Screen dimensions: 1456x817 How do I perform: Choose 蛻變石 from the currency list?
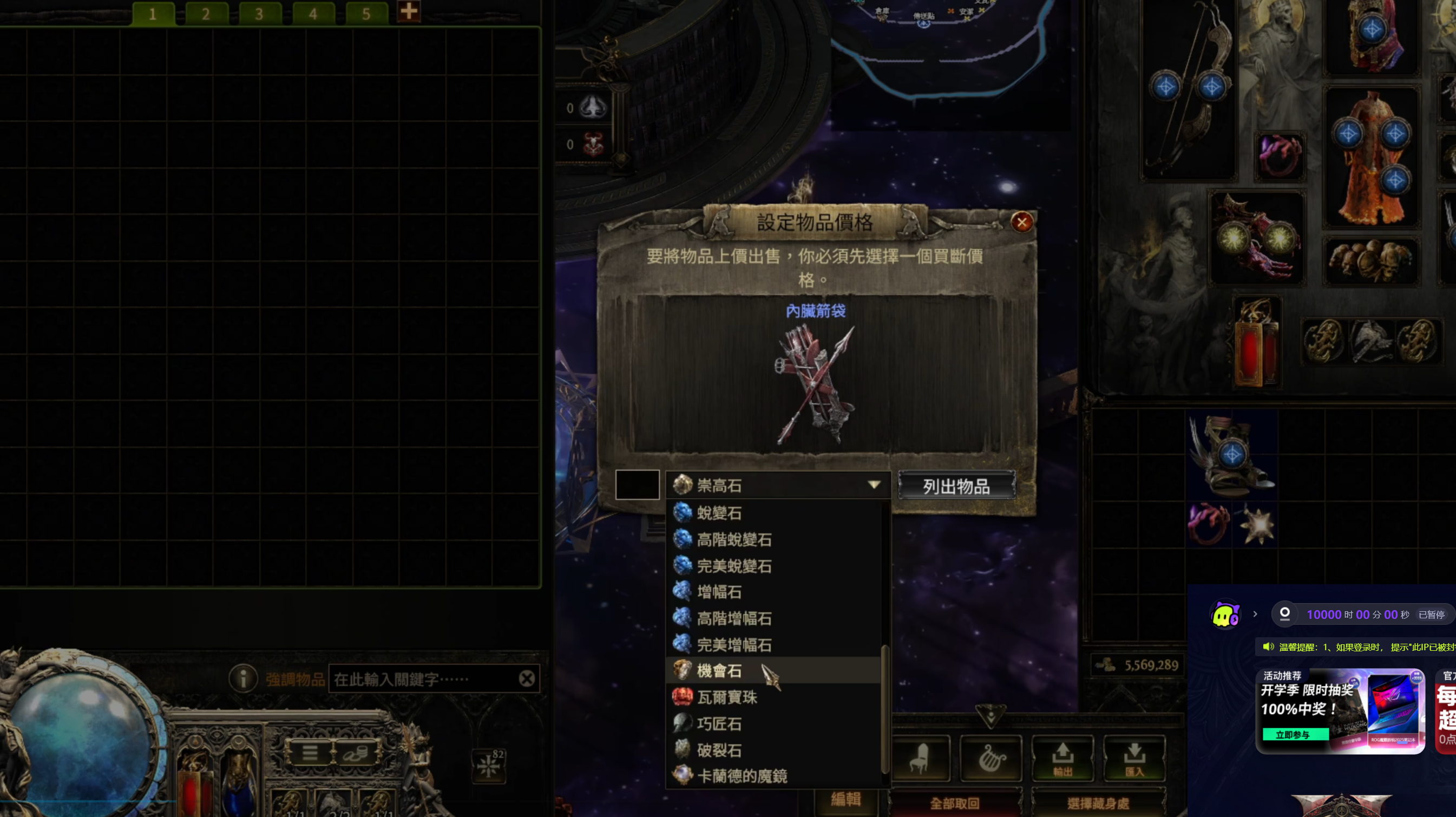[719, 513]
